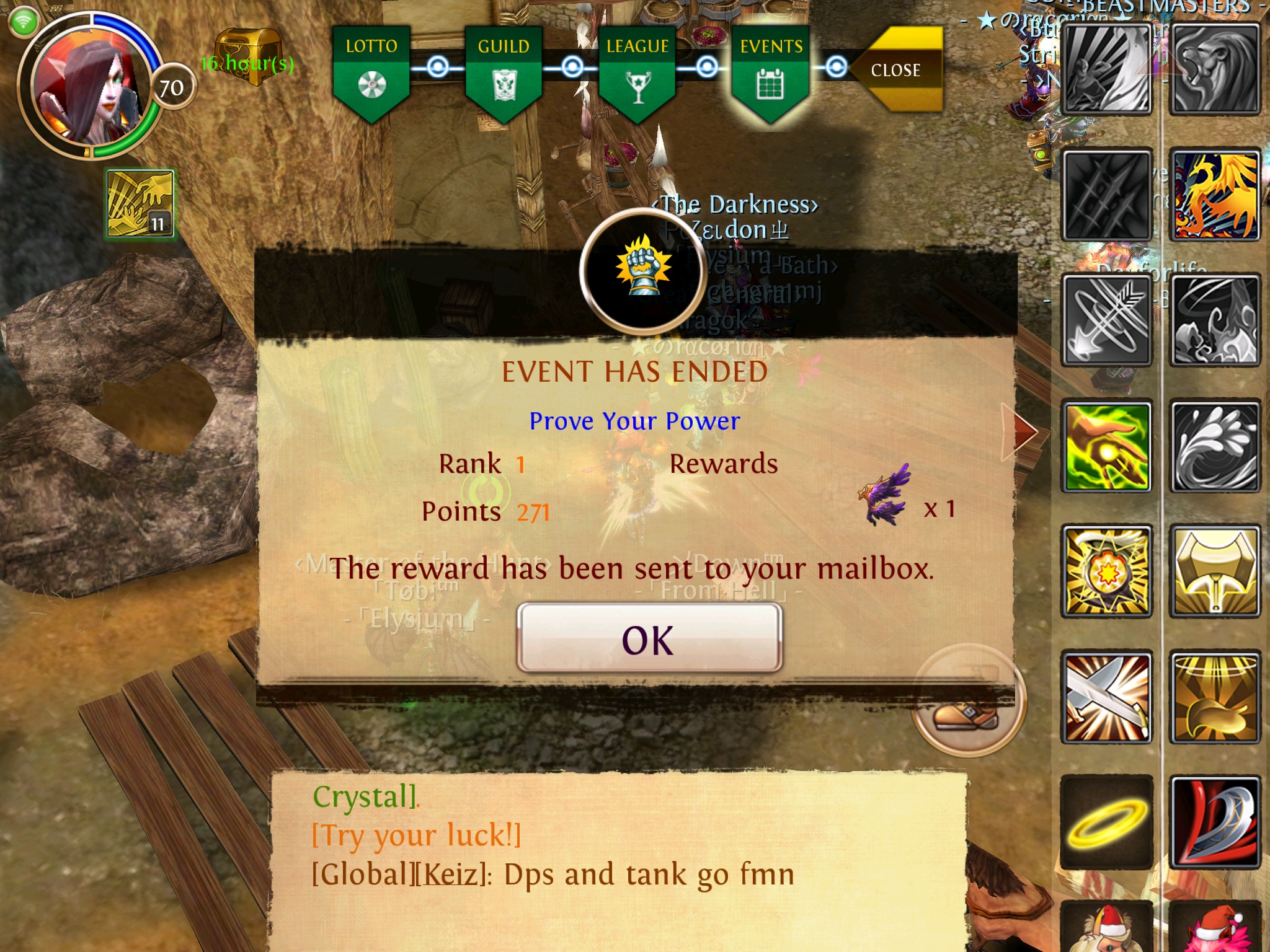Use the grayed-out lion roar ability
The height and width of the screenshot is (952, 1270).
click(1215, 69)
